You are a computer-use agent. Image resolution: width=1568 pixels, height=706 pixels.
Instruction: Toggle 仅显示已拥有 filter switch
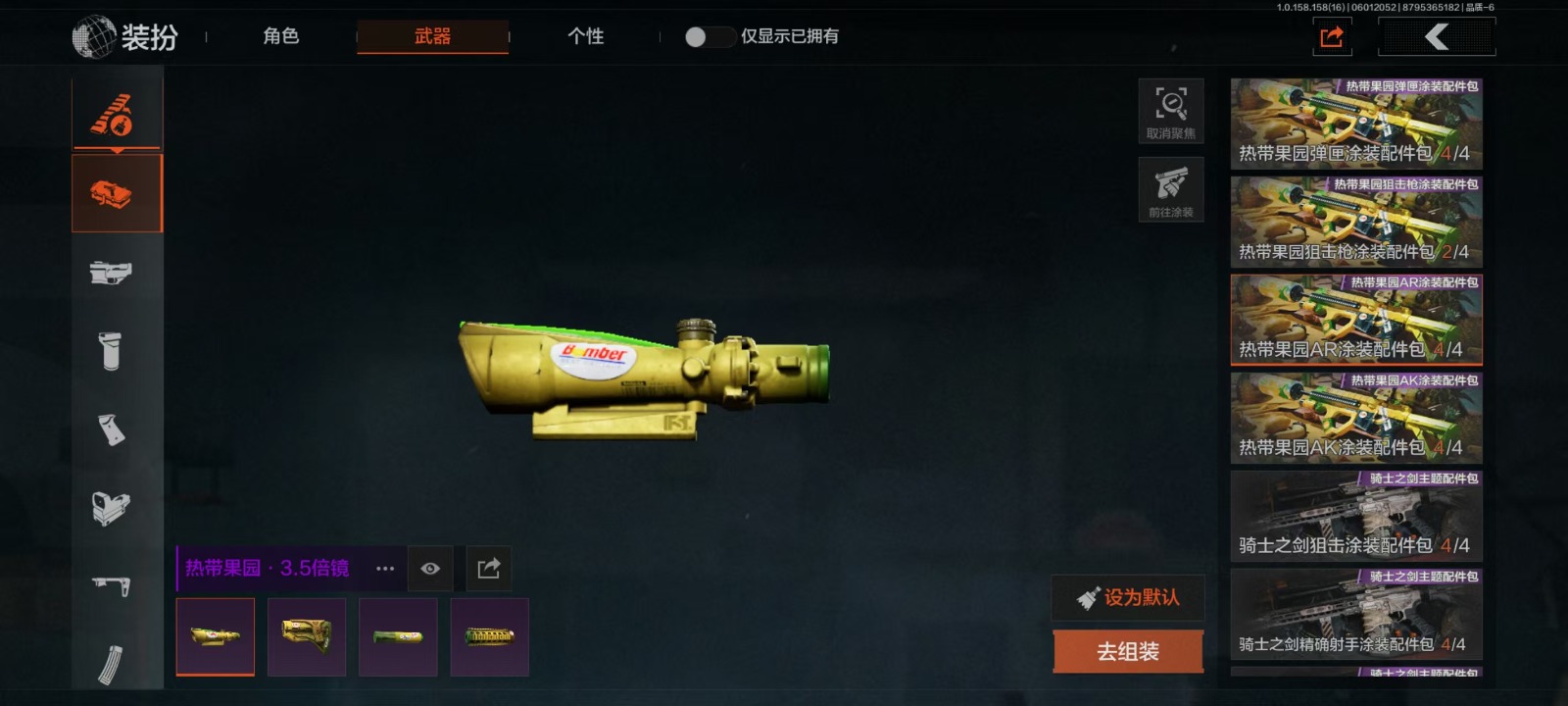[x=709, y=37]
